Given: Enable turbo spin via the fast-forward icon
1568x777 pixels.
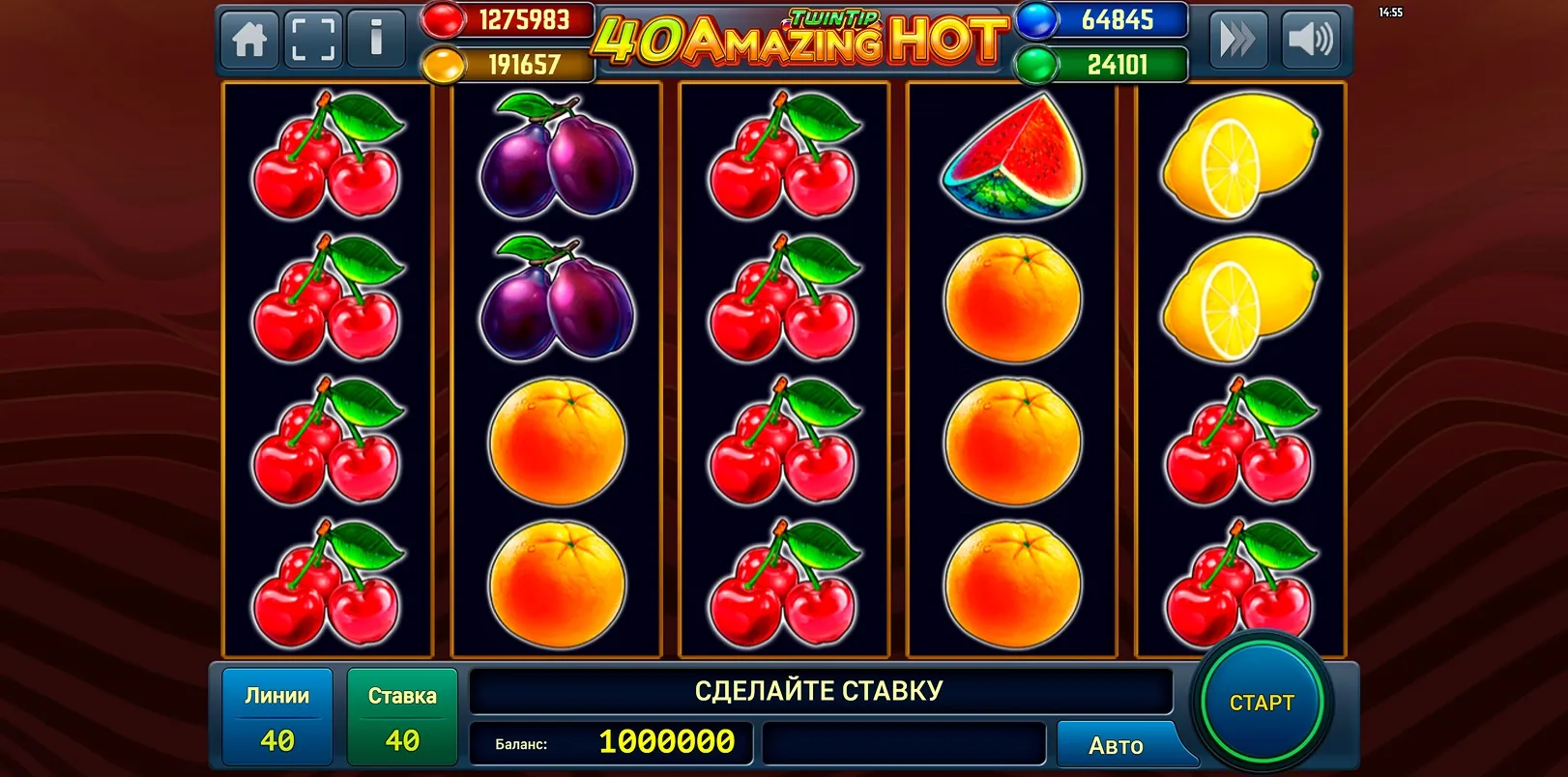Looking at the screenshot, I should click(1240, 40).
